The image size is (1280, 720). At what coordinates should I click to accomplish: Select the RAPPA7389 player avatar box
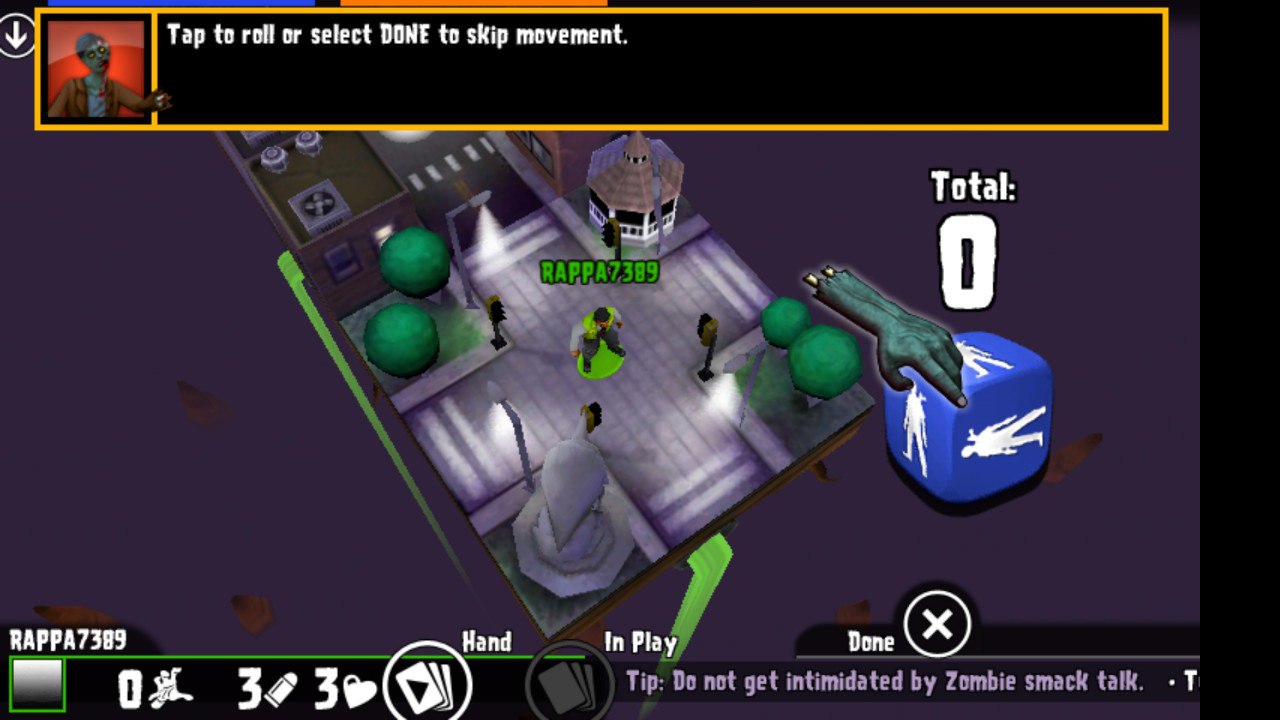coord(38,685)
